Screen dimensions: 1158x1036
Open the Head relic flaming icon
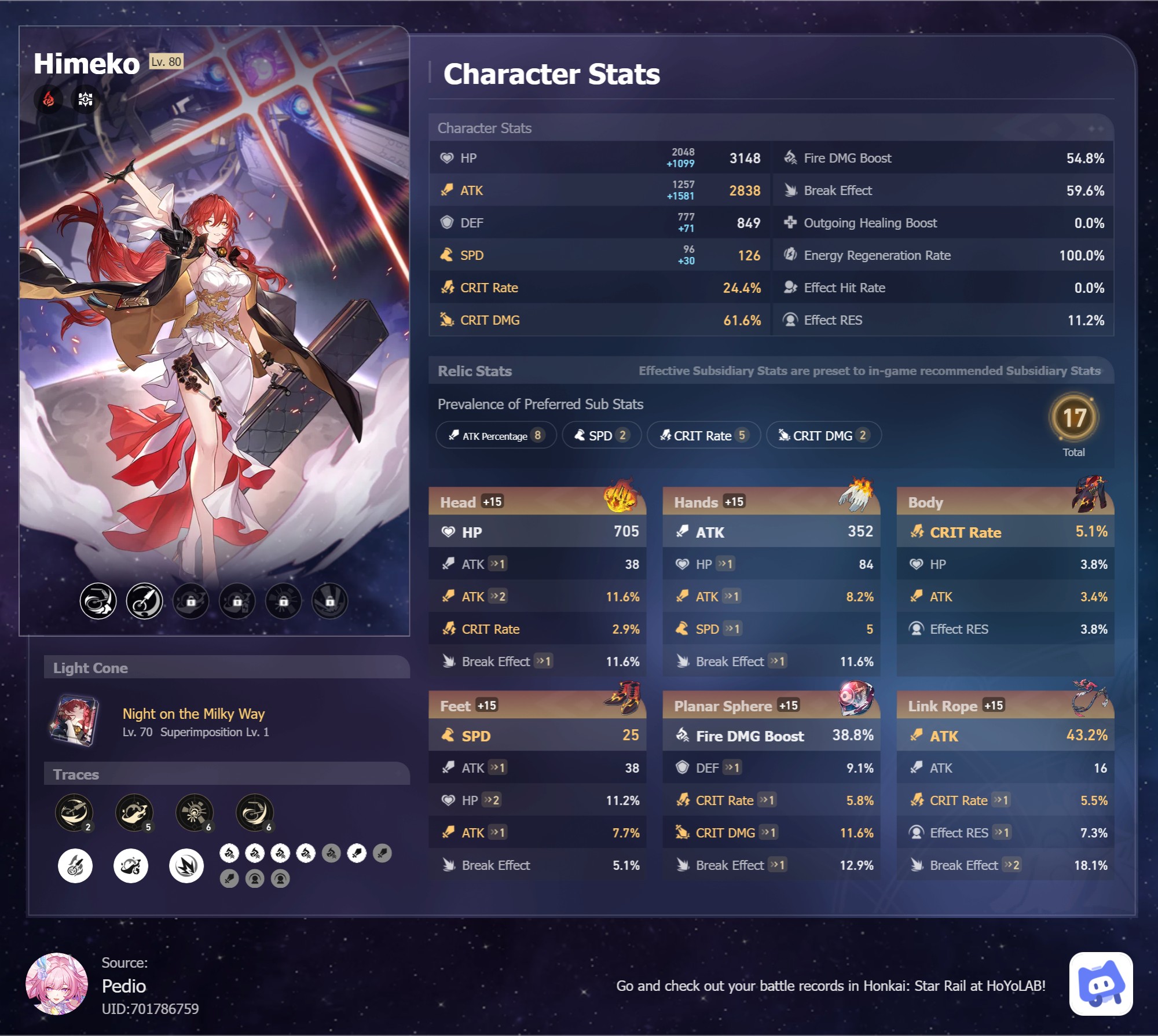coord(620,497)
